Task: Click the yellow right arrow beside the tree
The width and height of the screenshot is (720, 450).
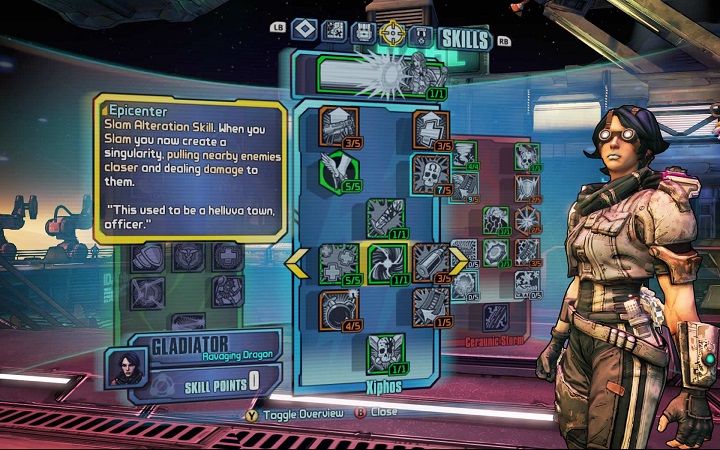Action: click(x=458, y=262)
